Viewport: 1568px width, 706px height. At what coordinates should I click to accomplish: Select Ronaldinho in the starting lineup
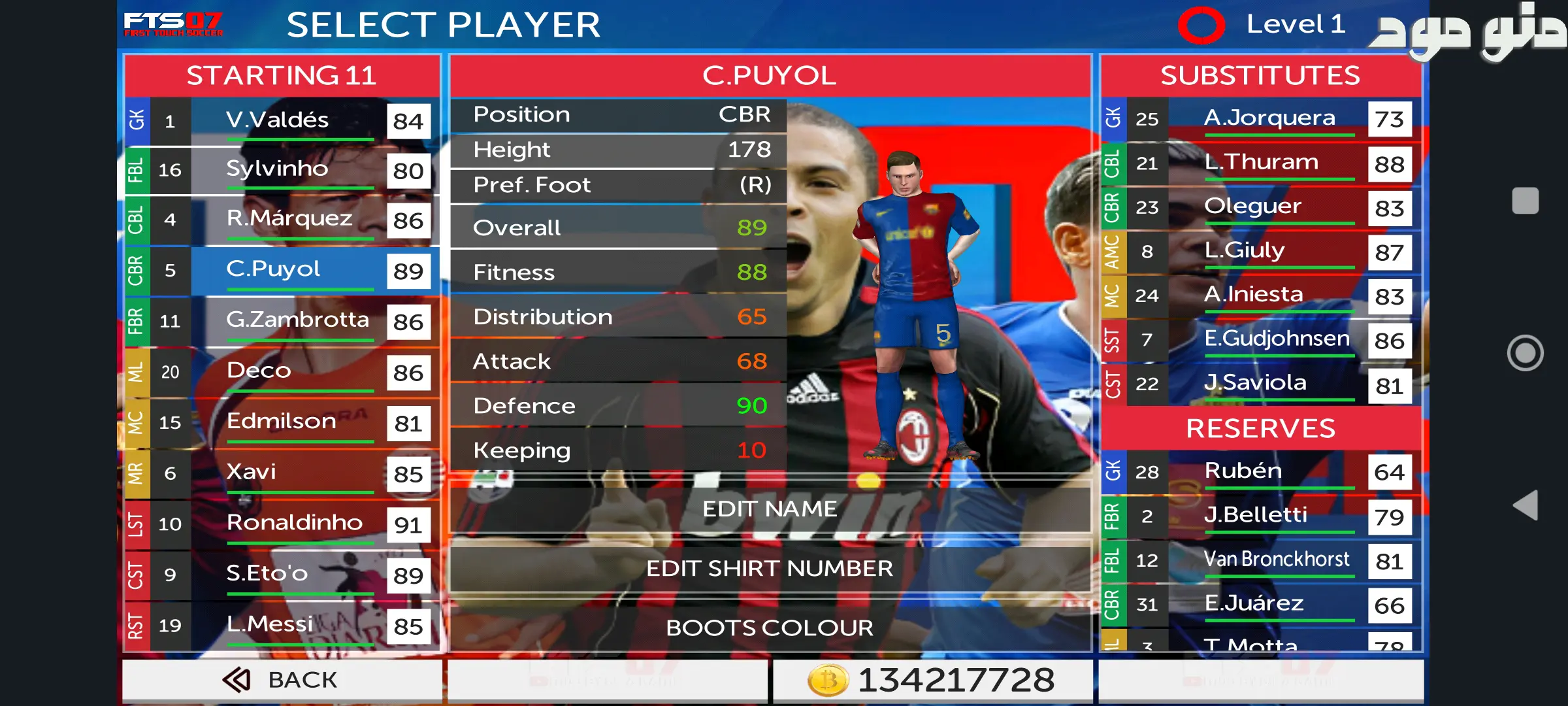pos(281,524)
